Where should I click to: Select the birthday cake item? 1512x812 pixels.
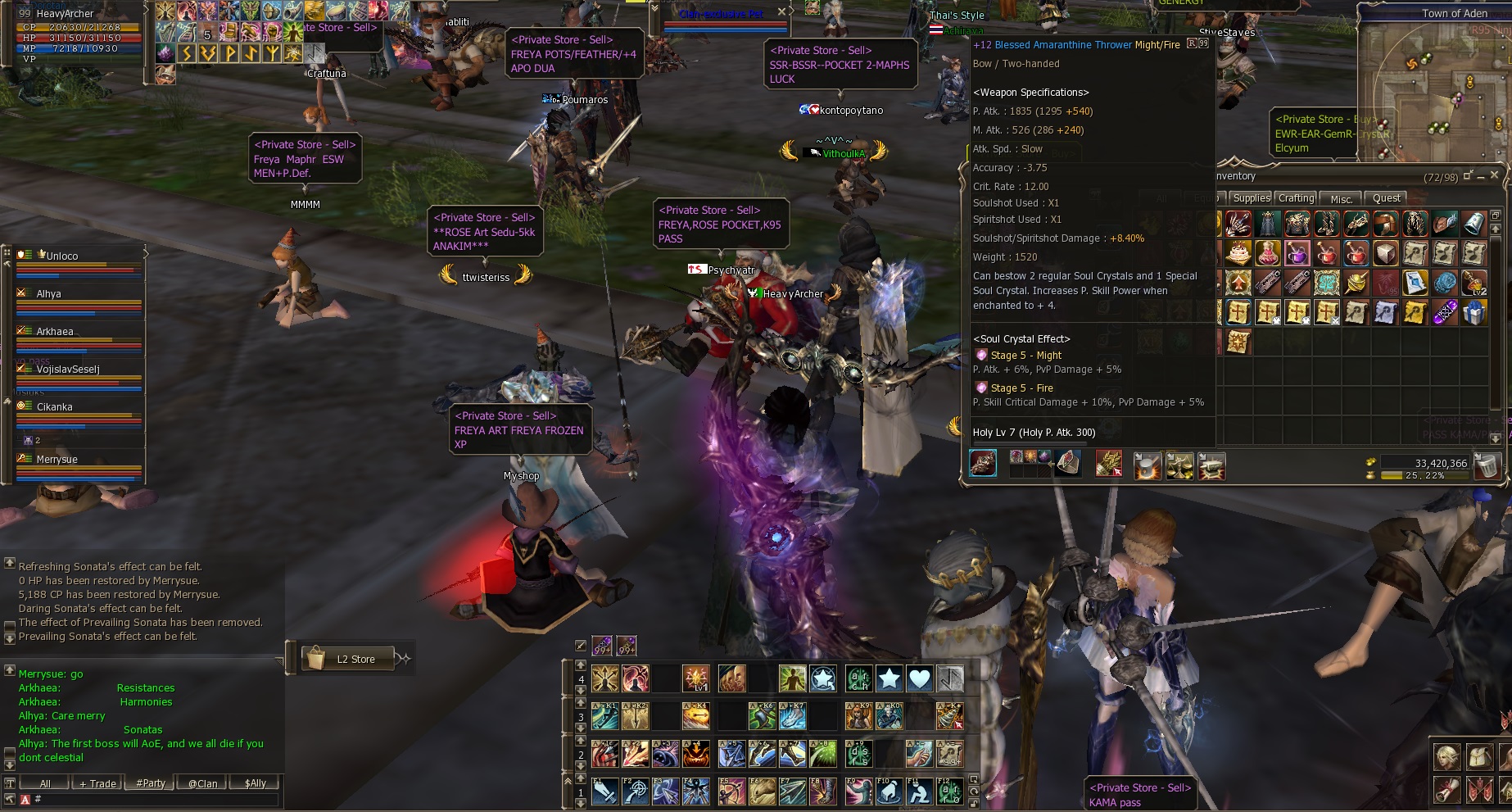1238,253
